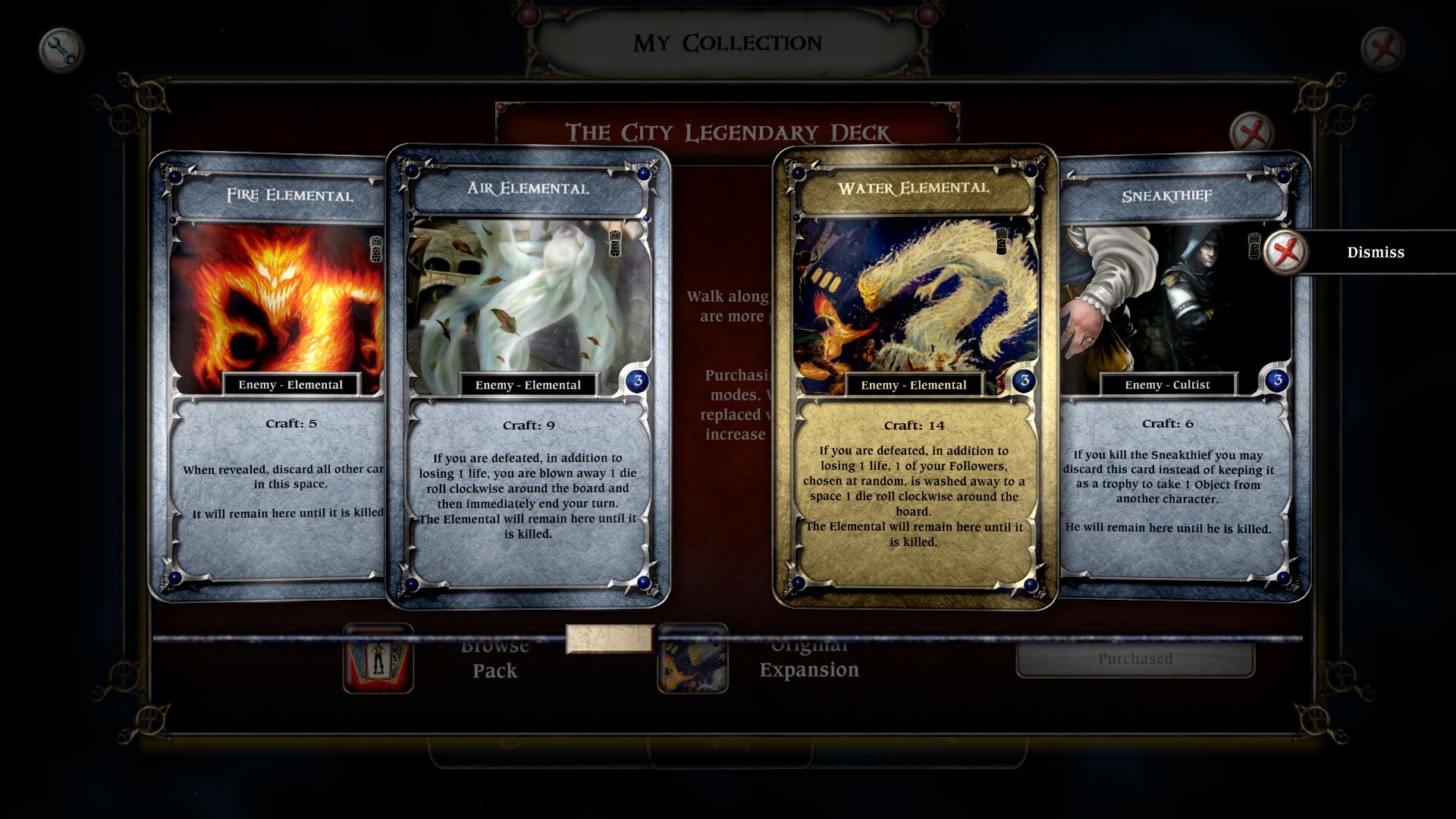Click the parchment tab at bottom center
Viewport: 1456px width, 819px height.
(x=610, y=639)
